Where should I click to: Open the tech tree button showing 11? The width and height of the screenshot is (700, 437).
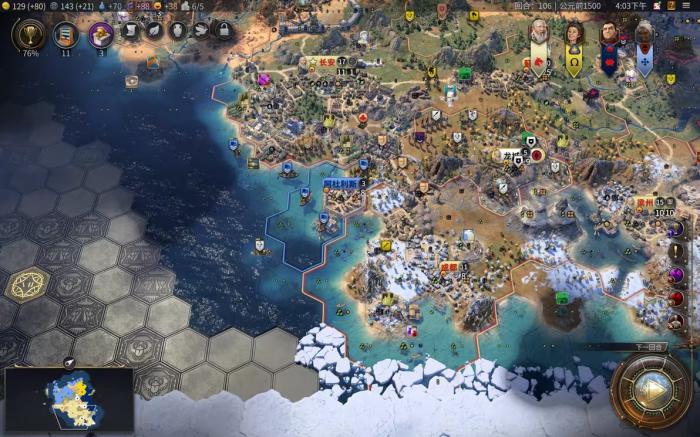pos(66,35)
